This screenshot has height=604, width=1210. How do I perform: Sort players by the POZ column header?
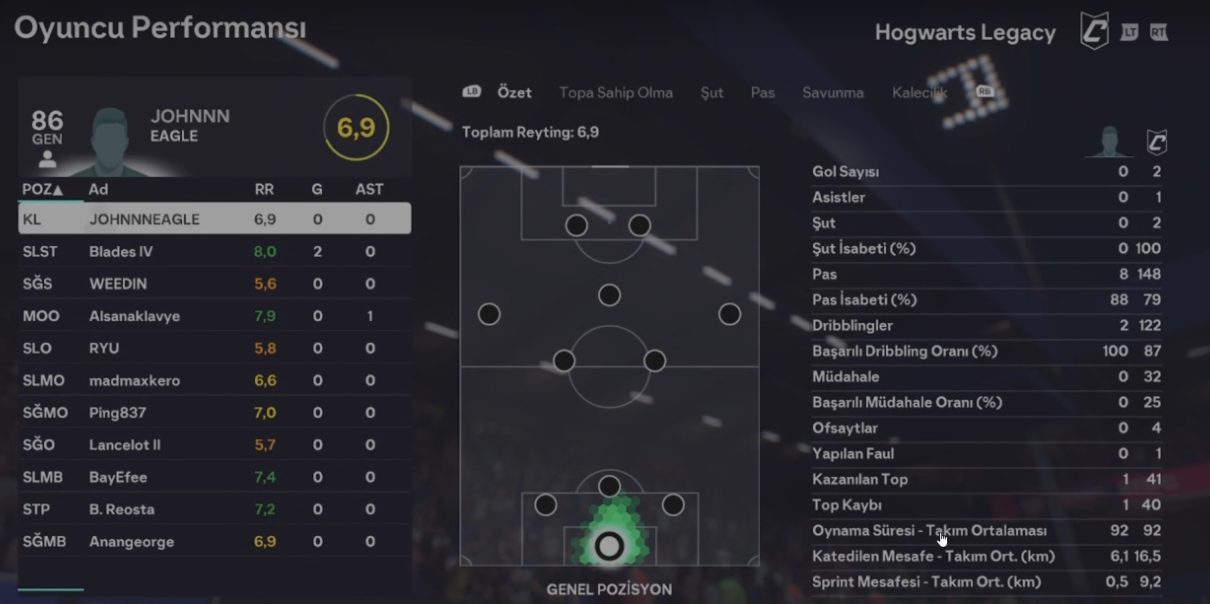tap(42, 189)
